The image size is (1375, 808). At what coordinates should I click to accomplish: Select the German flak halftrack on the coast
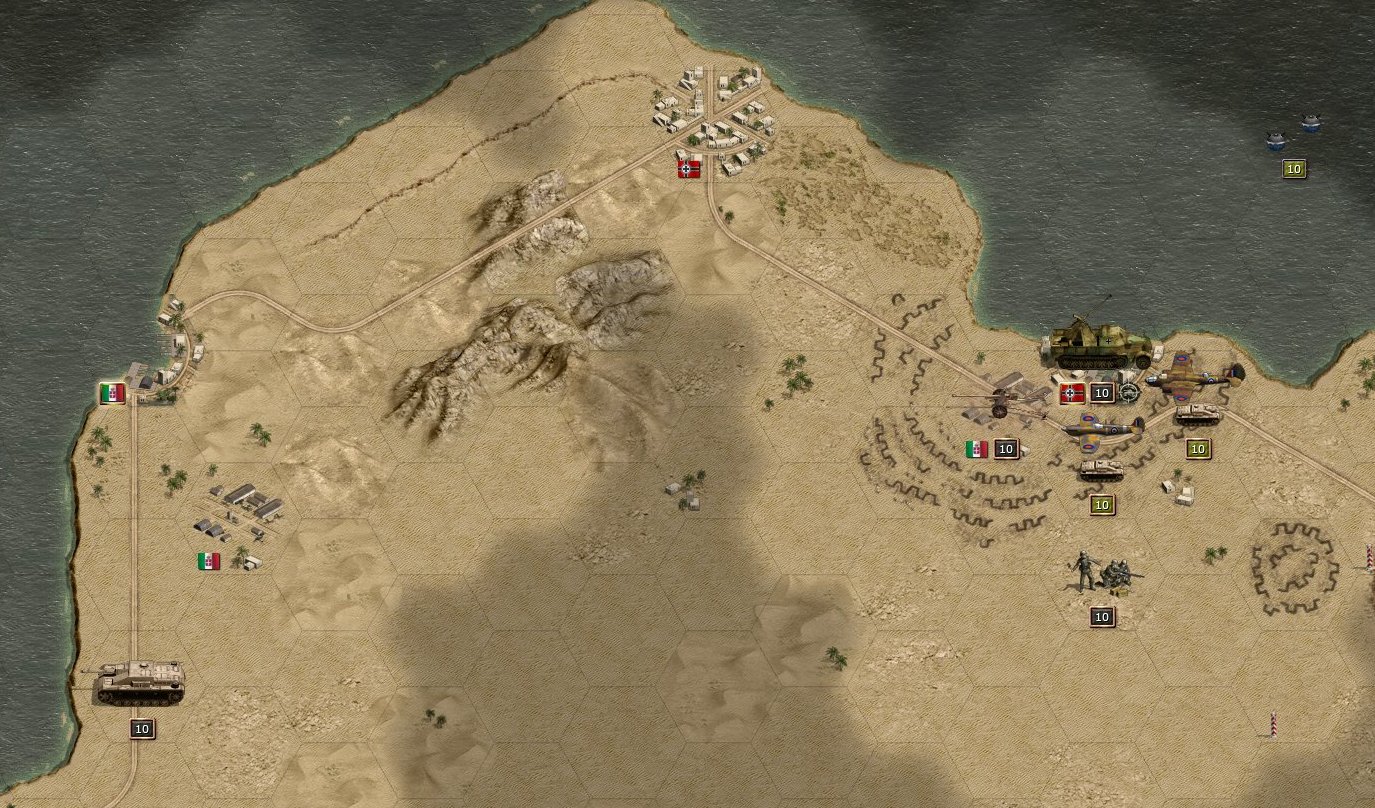pos(1100,345)
